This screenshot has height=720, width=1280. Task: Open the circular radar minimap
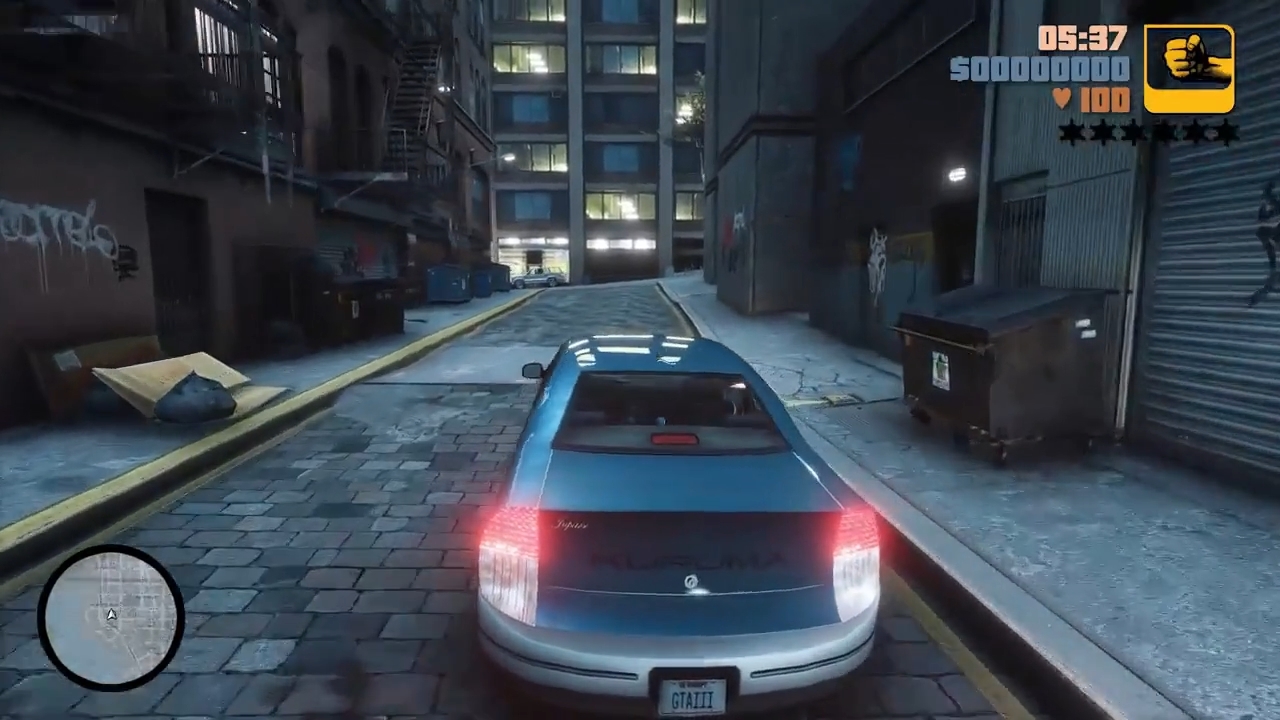(x=111, y=617)
